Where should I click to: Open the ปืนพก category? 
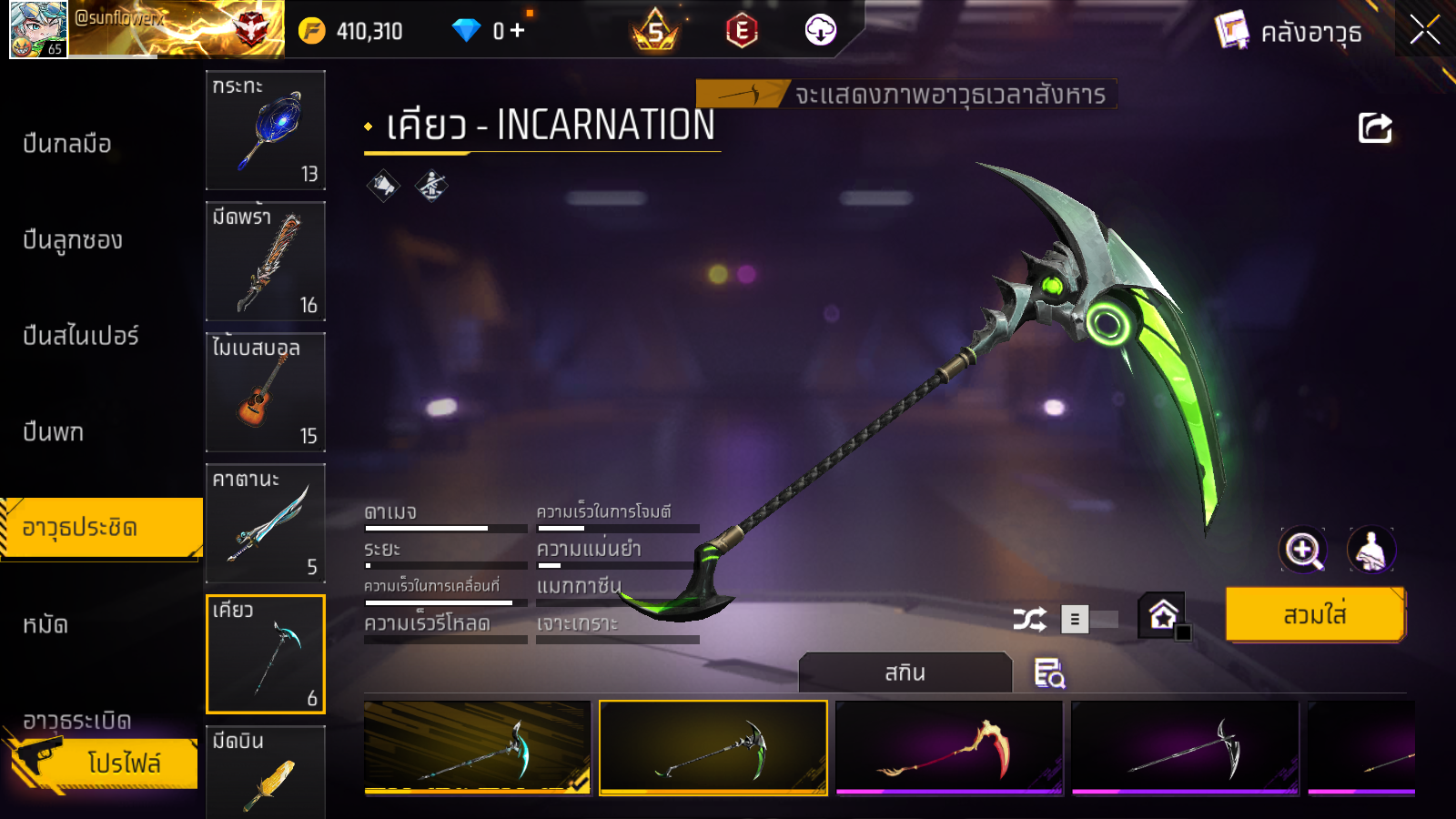(x=54, y=431)
